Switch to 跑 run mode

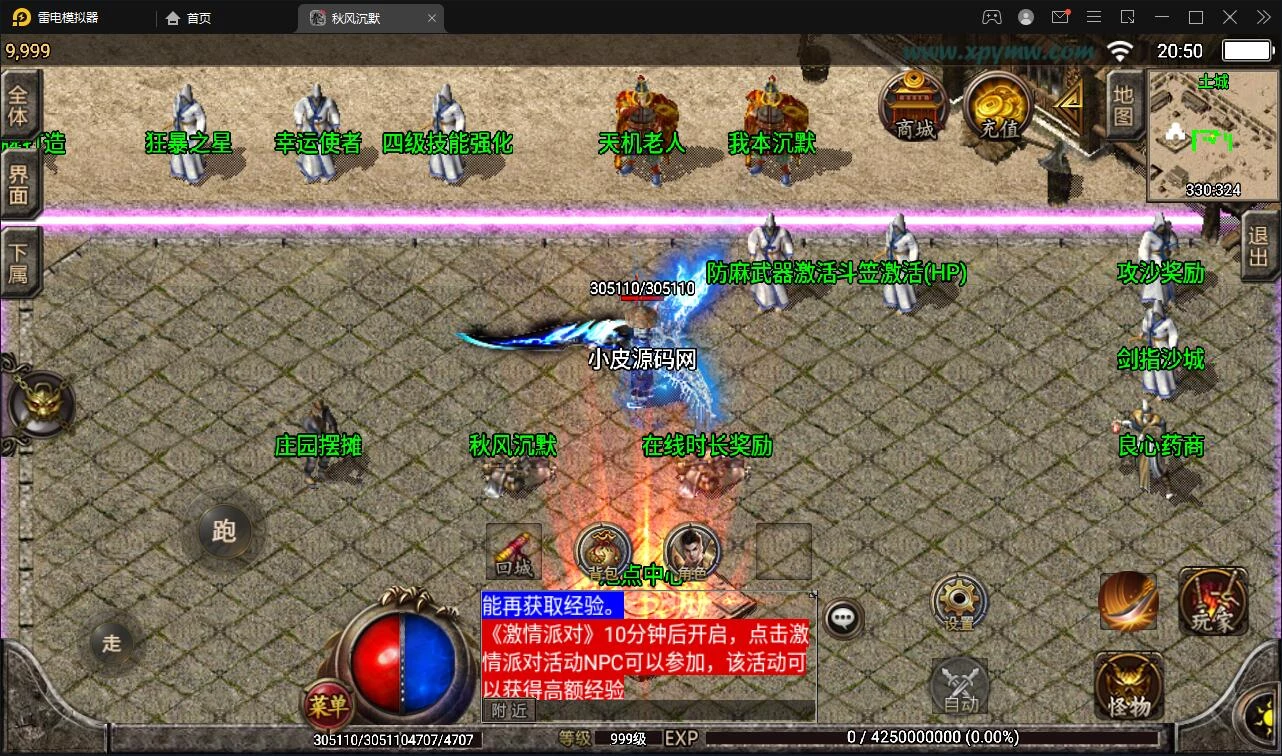[224, 530]
